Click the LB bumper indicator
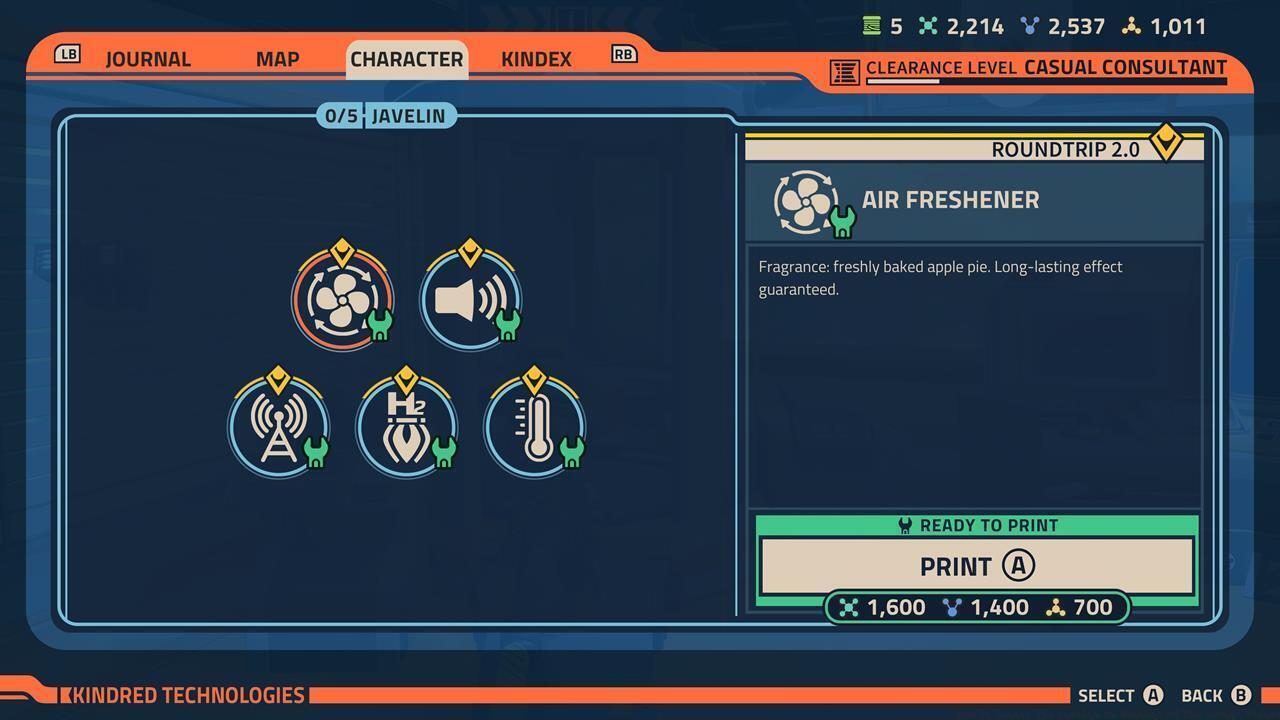Screen dimensions: 1280x720 66,55
